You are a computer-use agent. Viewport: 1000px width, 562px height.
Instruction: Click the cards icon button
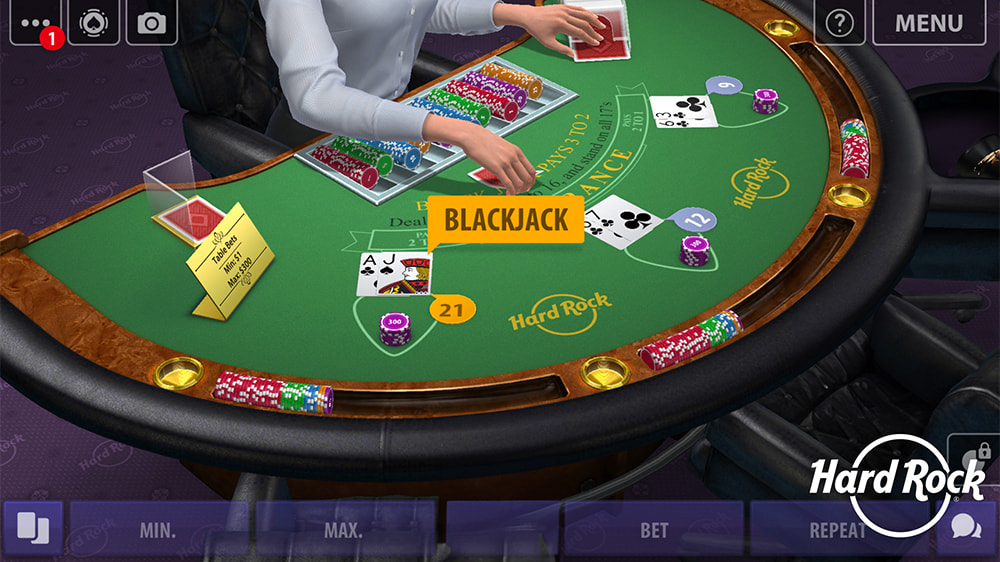(33, 529)
